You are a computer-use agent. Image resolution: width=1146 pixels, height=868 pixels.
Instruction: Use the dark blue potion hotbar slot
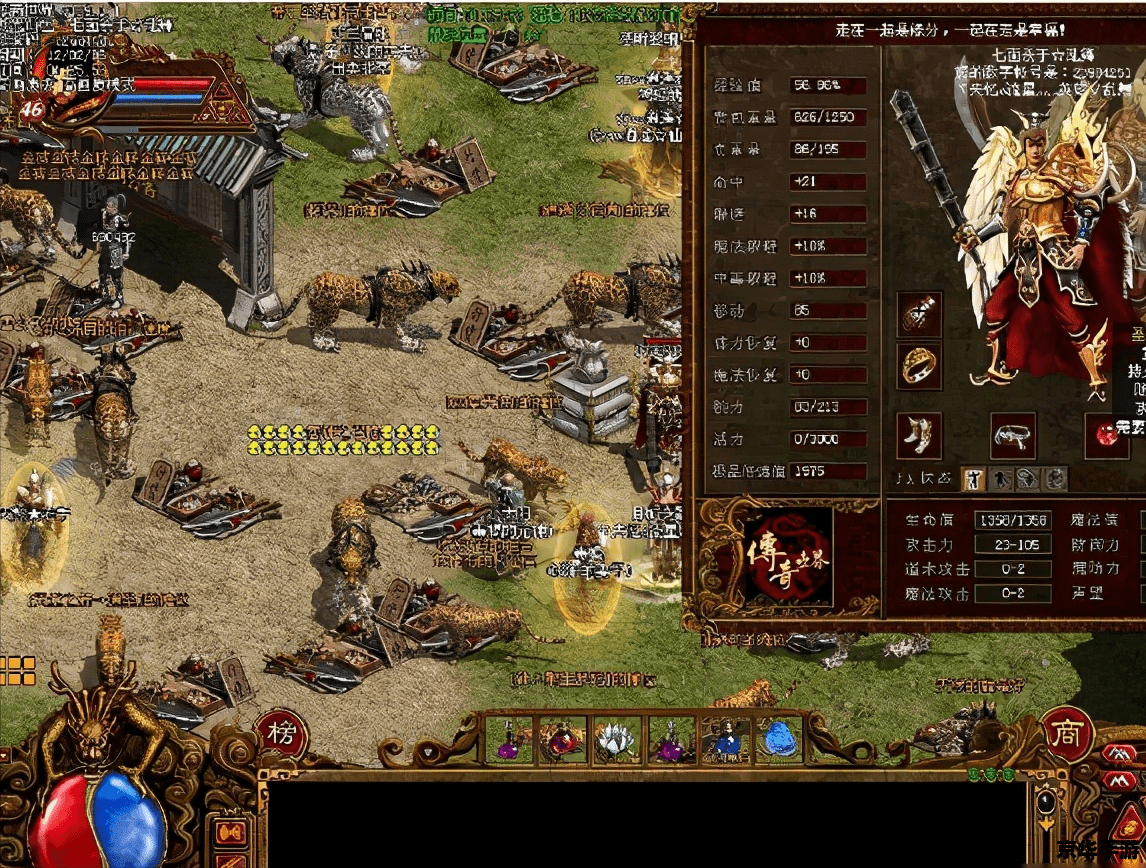[x=726, y=742]
